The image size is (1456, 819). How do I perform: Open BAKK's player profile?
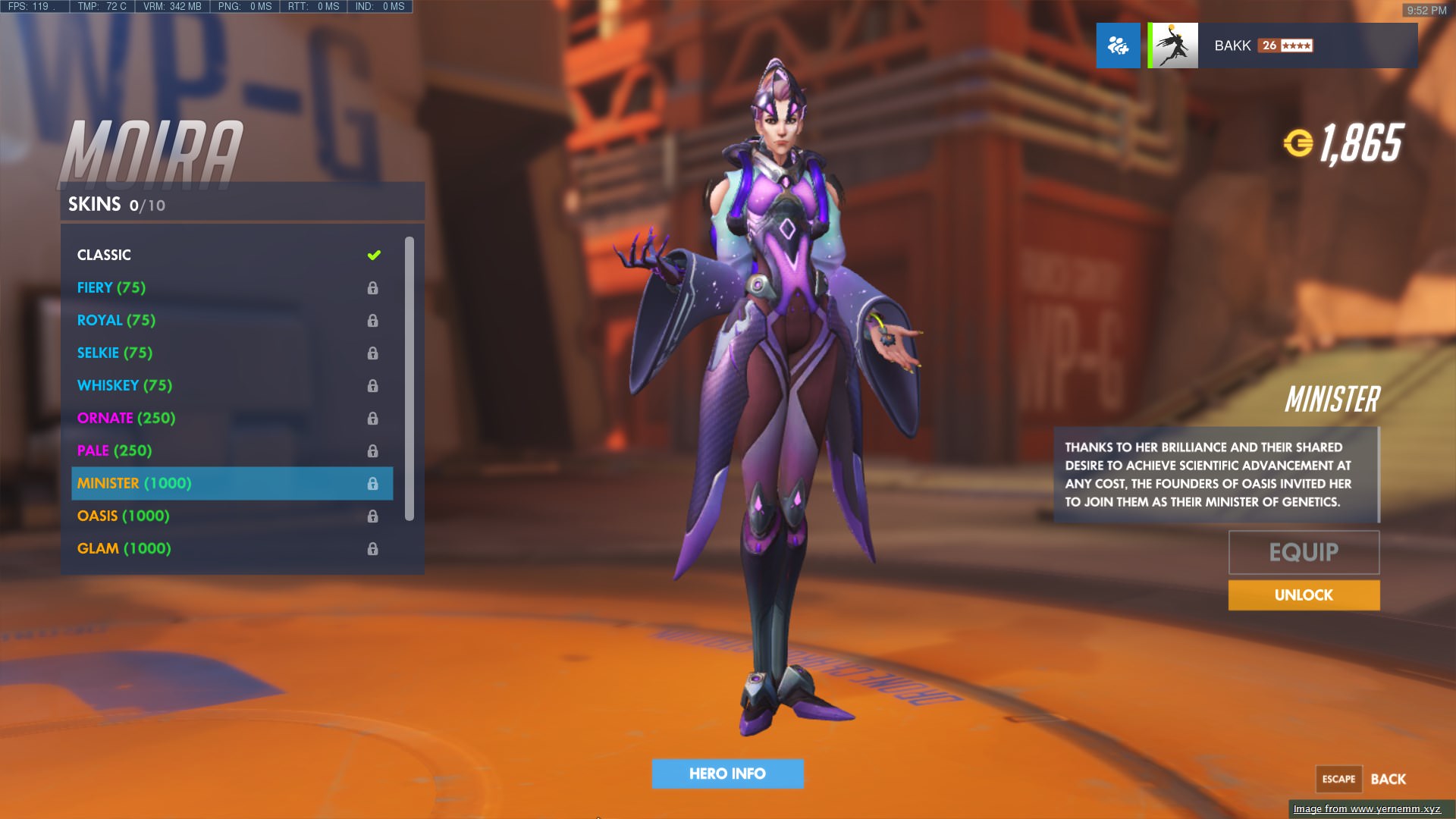(1282, 45)
